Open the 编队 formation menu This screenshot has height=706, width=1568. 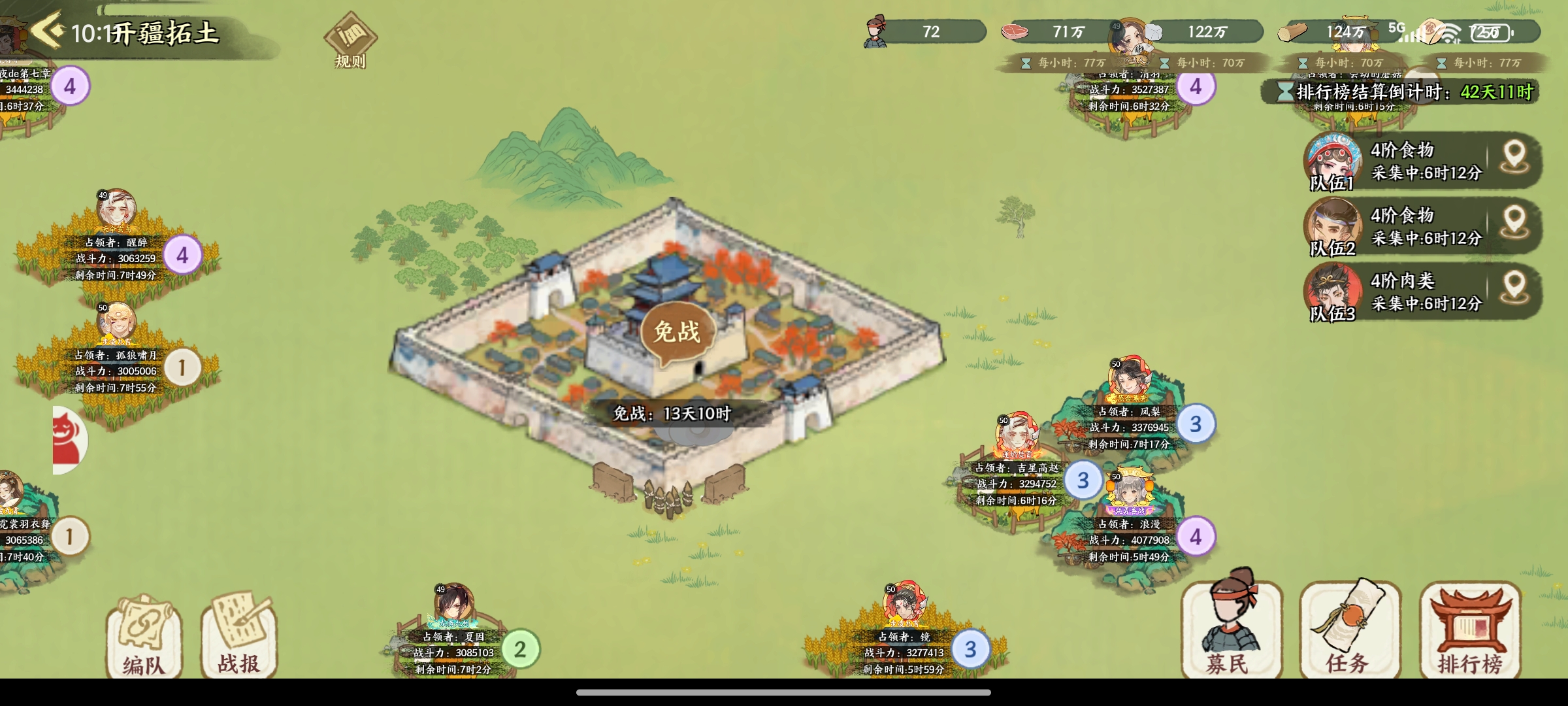tap(144, 637)
